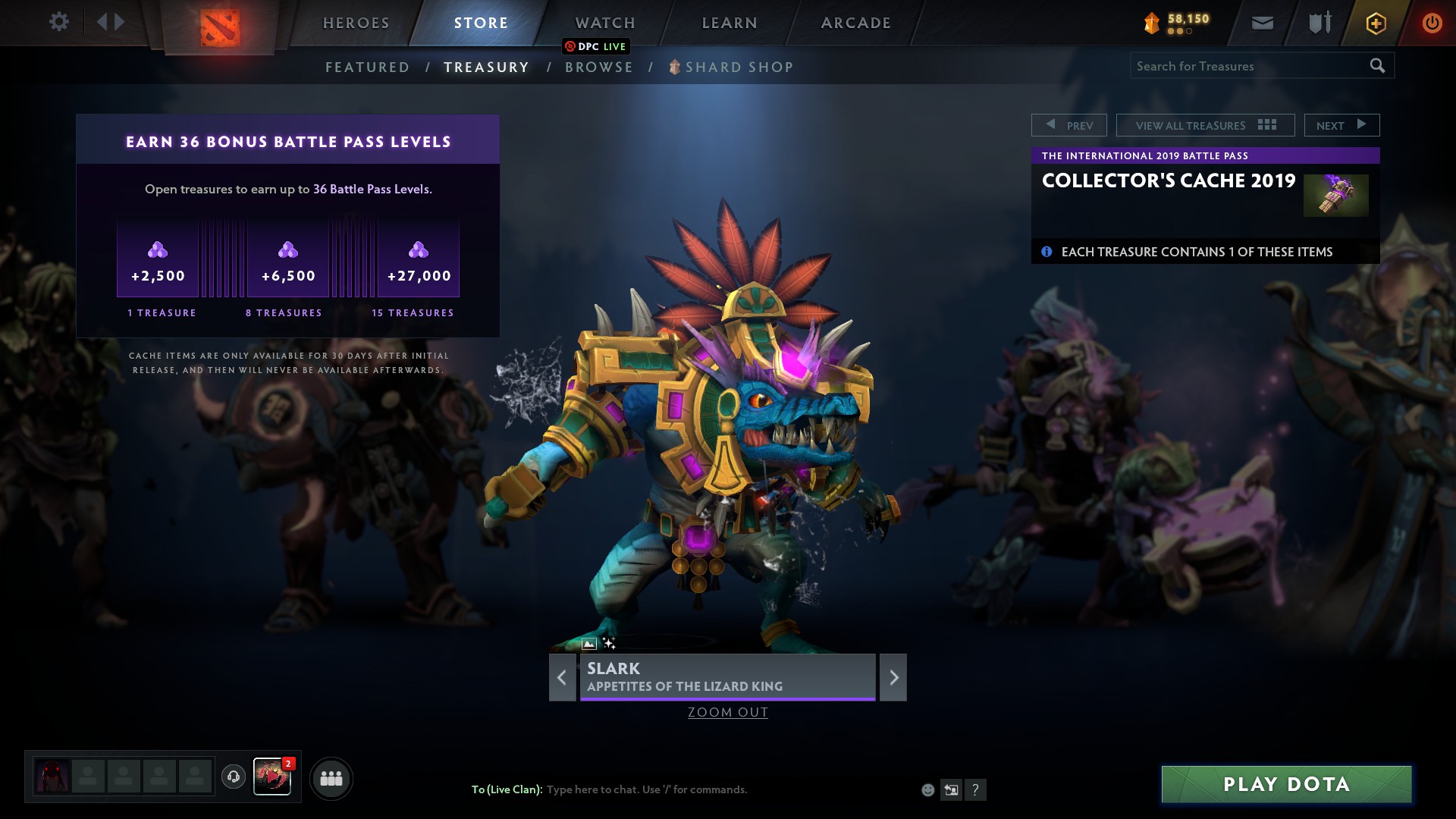This screenshot has width=1456, height=819.
Task: Toggle particle effects with the sparkle icon
Action: [x=610, y=642]
